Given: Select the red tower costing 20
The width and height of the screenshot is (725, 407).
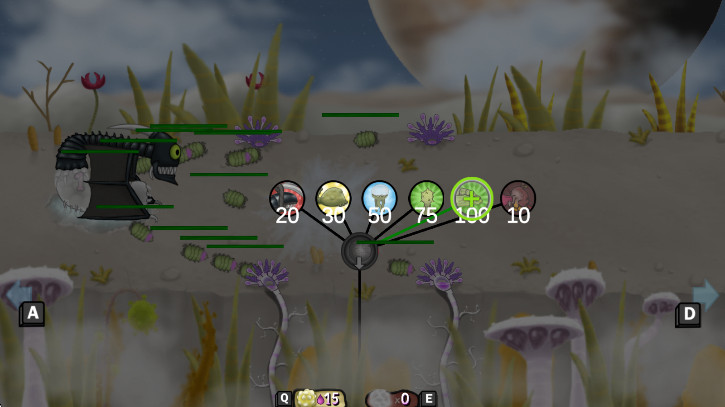Looking at the screenshot, I should click(287, 196).
